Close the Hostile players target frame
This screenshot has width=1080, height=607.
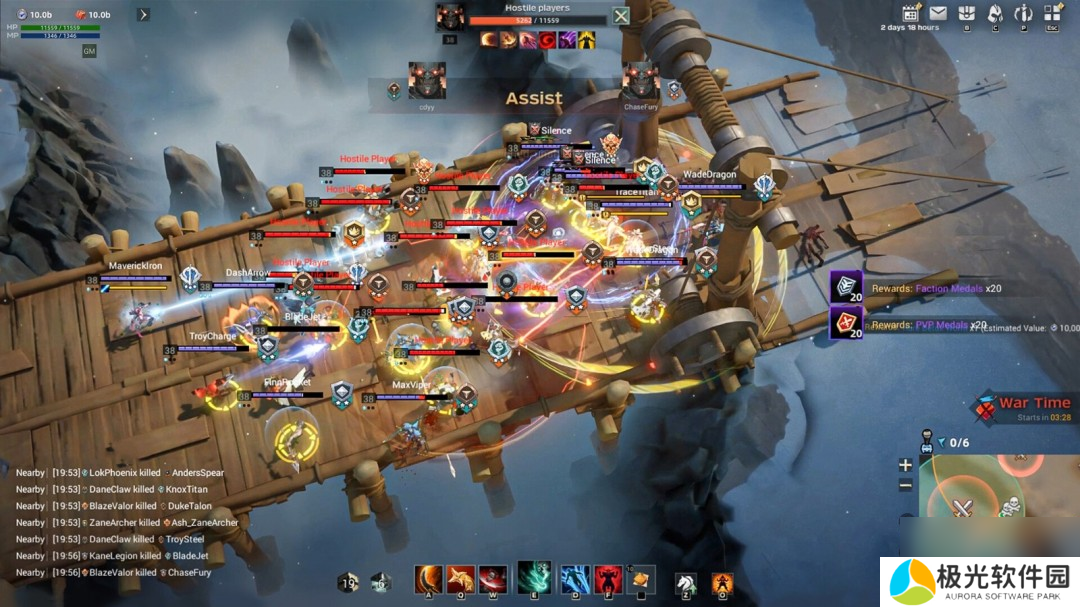pos(621,16)
